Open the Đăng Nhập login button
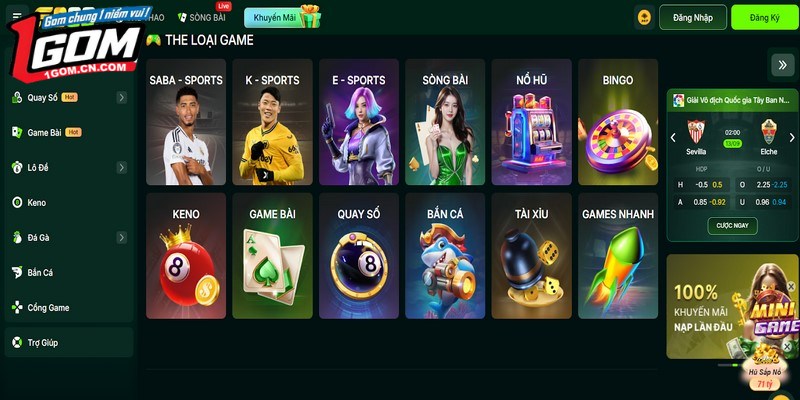 point(691,17)
